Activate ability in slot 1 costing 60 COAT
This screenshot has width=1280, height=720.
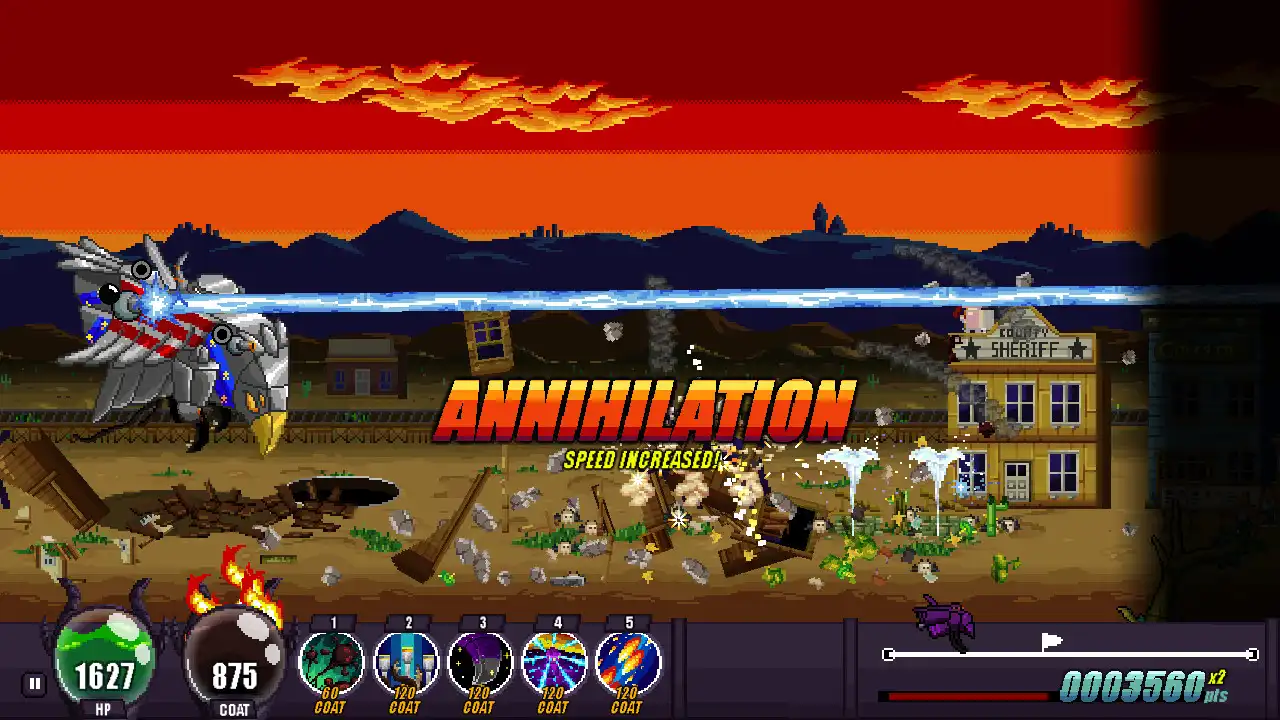click(x=331, y=662)
